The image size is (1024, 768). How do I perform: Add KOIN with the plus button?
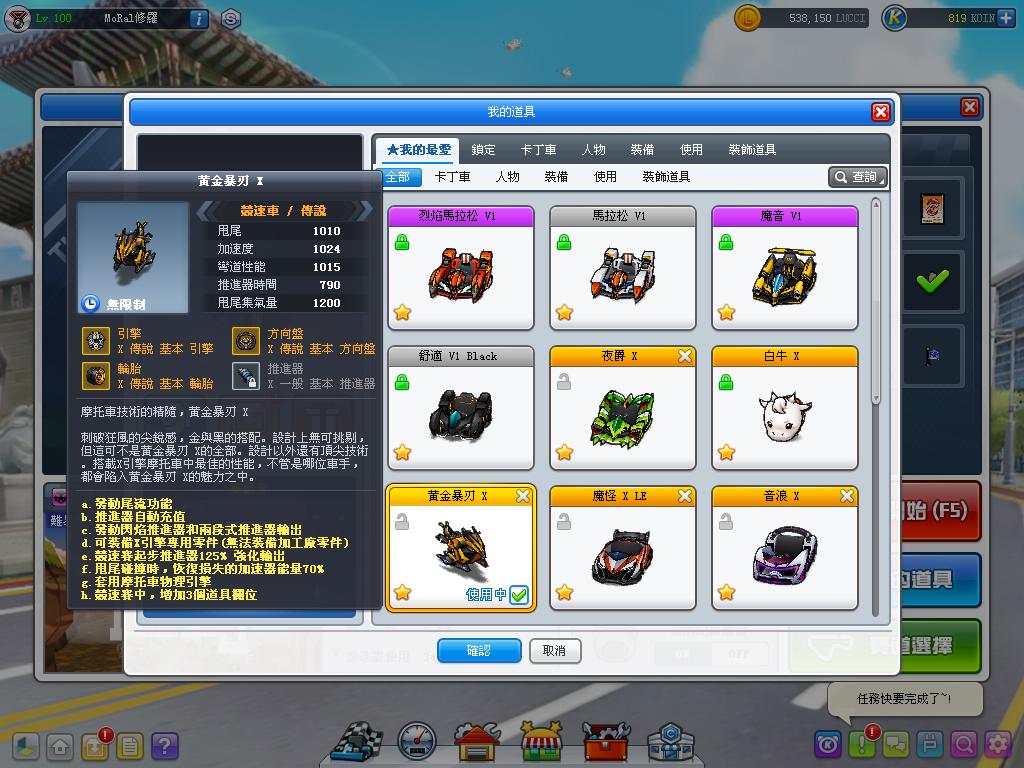coord(1006,18)
